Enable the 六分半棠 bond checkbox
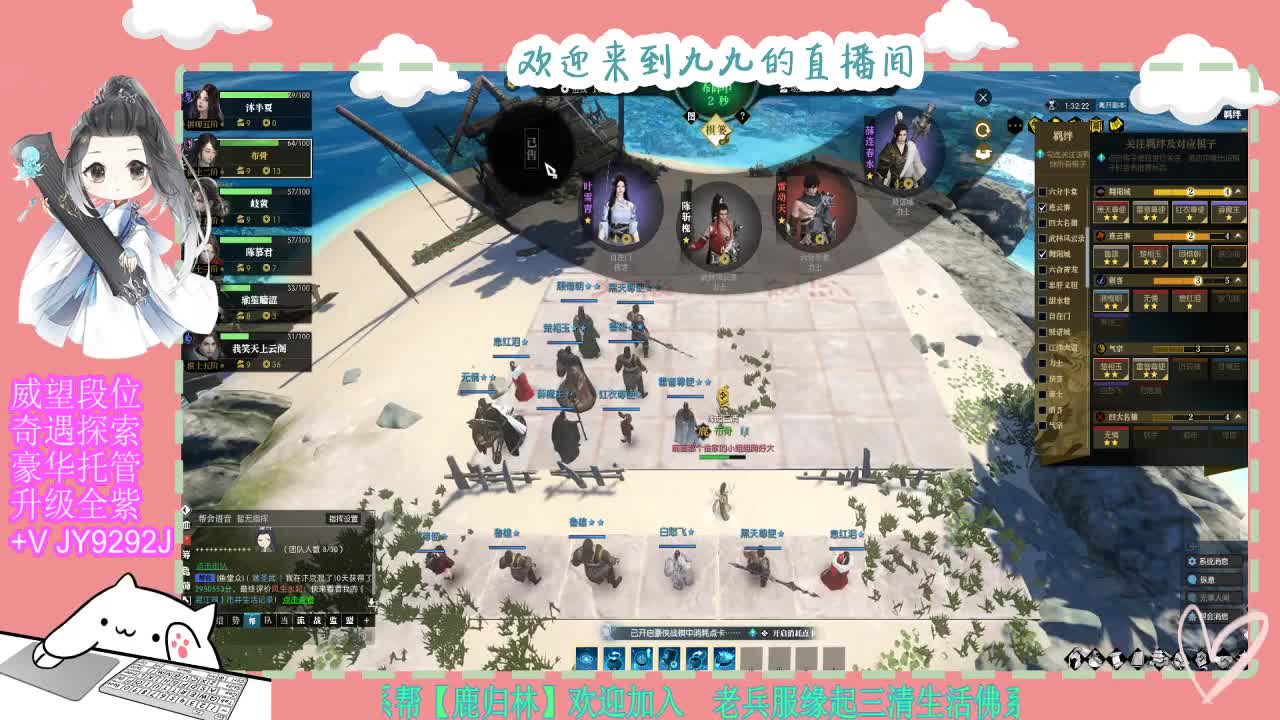Image resolution: width=1280 pixels, height=720 pixels. point(1044,189)
